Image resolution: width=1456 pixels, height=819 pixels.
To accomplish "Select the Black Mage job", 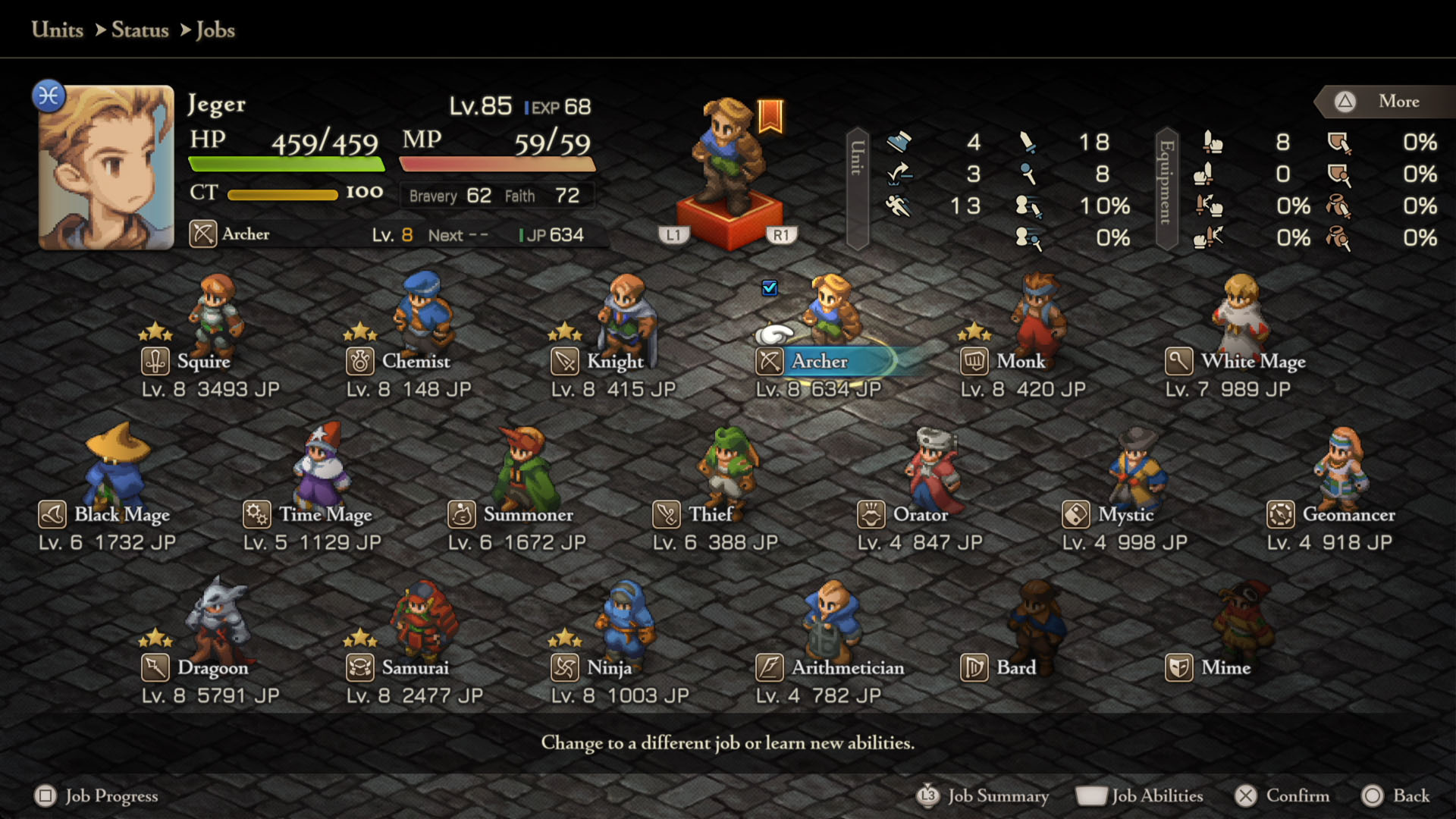I will (x=121, y=515).
